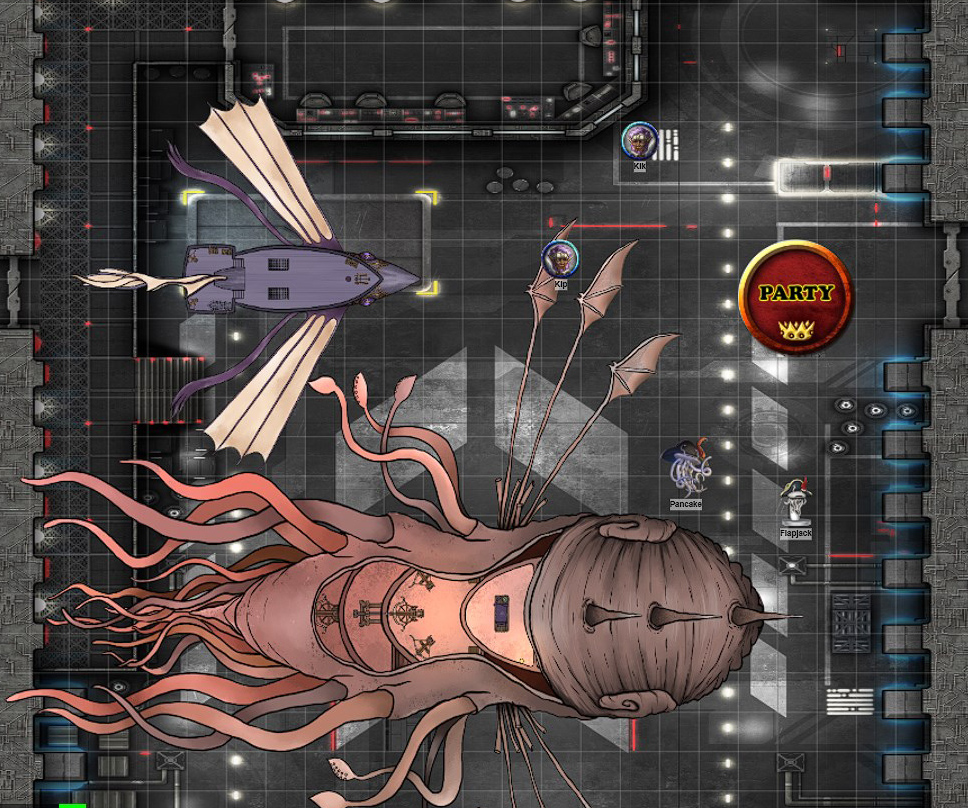The width and height of the screenshot is (968, 808).
Task: Select the Kip character token
Action: [560, 259]
